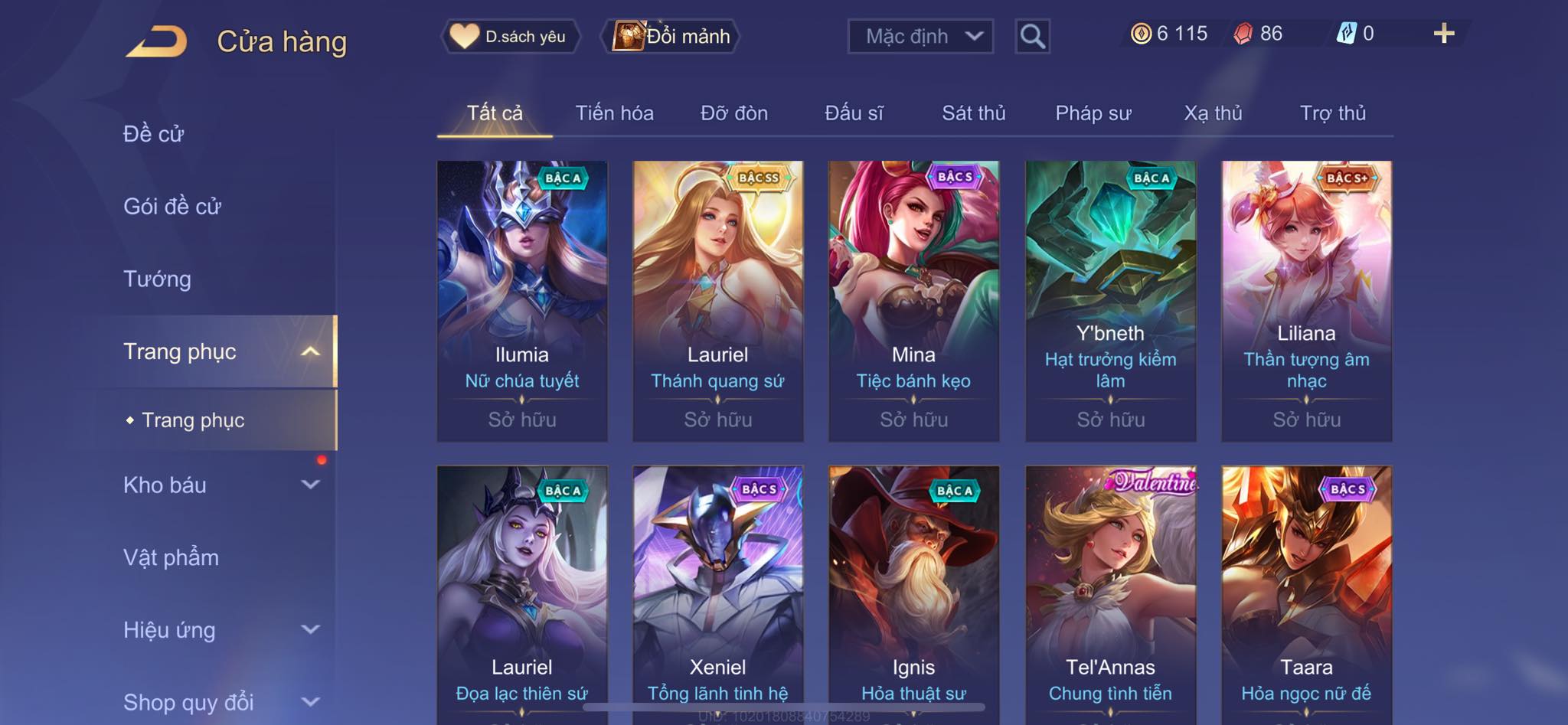Image resolution: width=1568 pixels, height=725 pixels.
Task: Expand the Mặc định sort dropdown
Action: click(x=920, y=36)
